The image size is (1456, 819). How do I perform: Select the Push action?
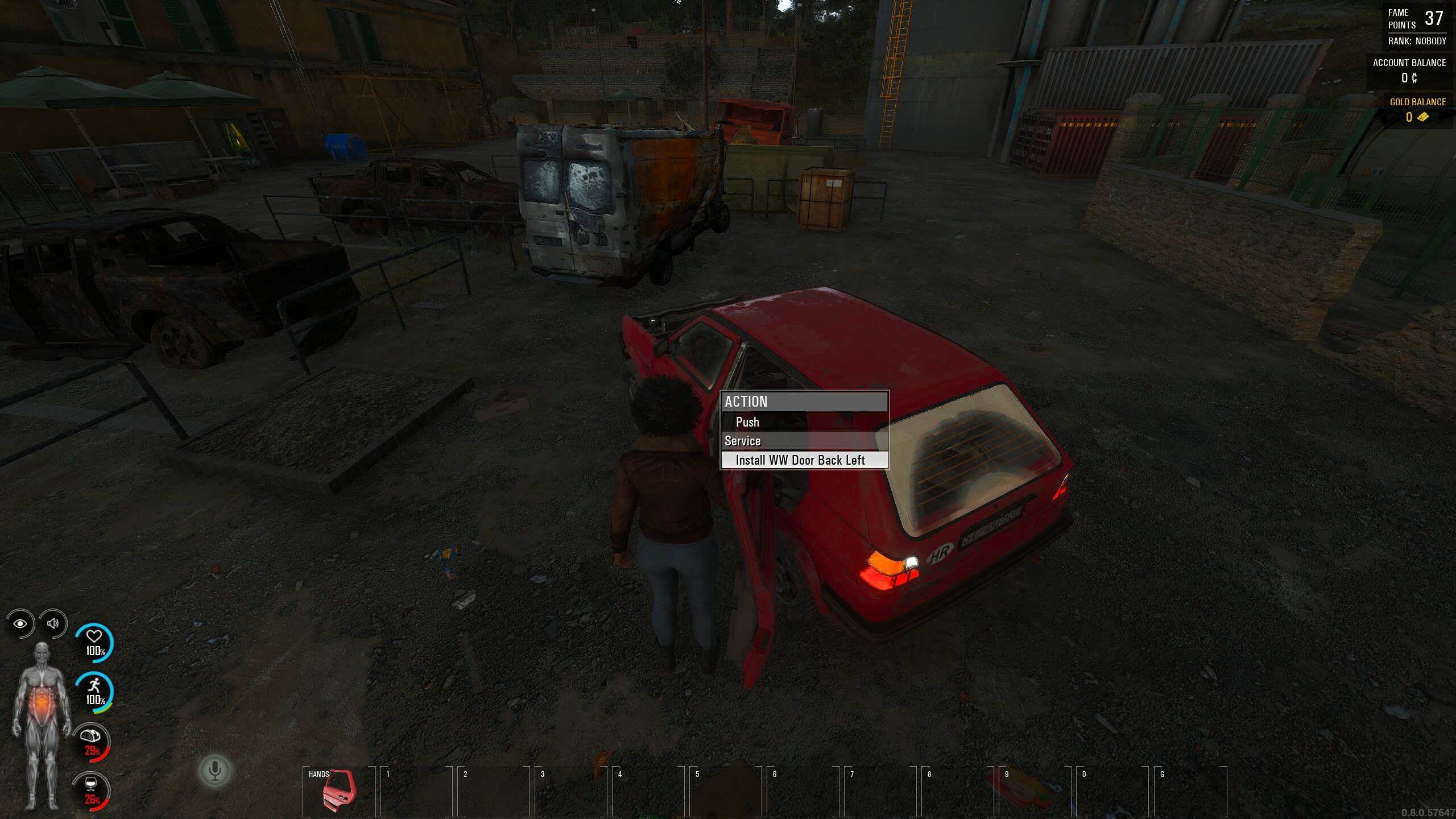[x=747, y=422]
